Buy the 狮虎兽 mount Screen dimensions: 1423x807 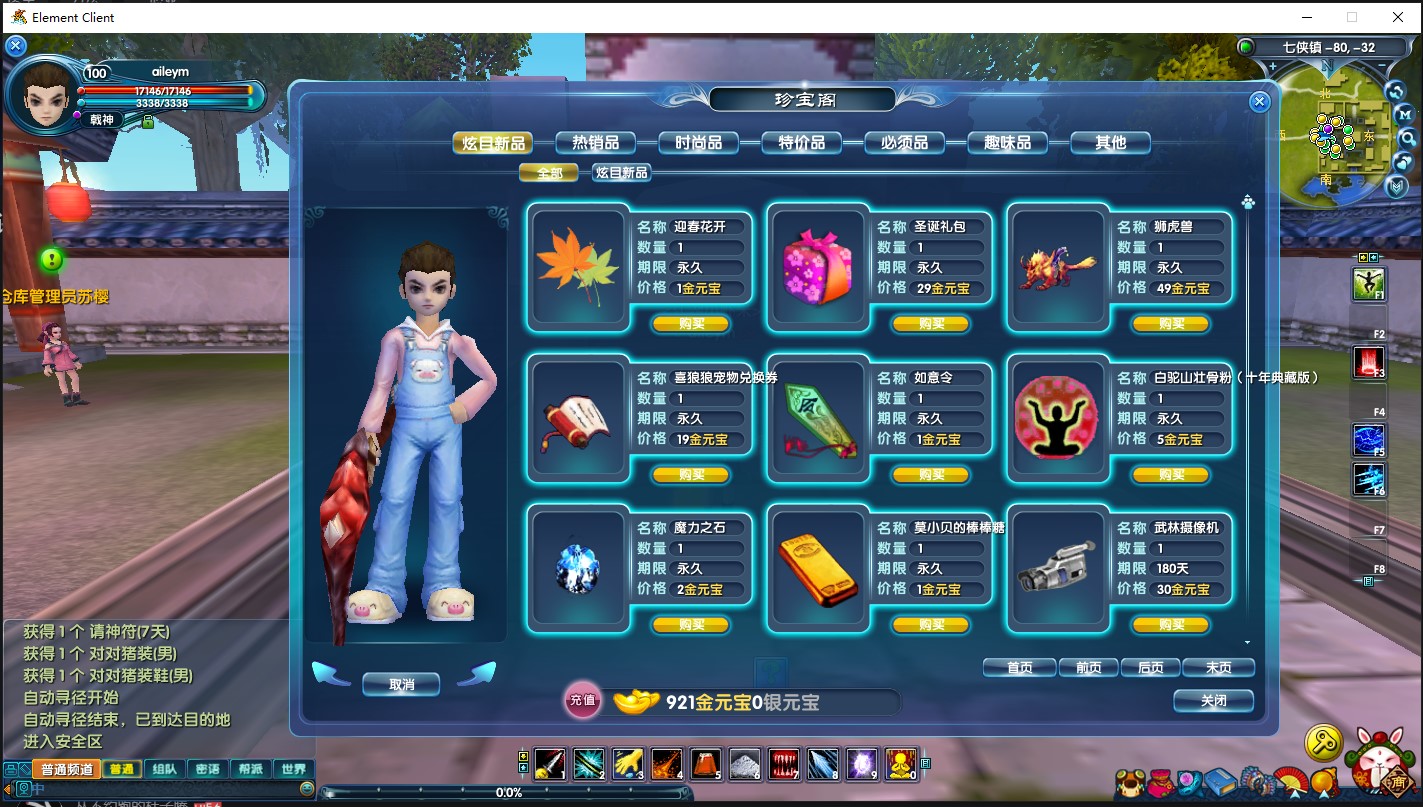(x=1171, y=324)
